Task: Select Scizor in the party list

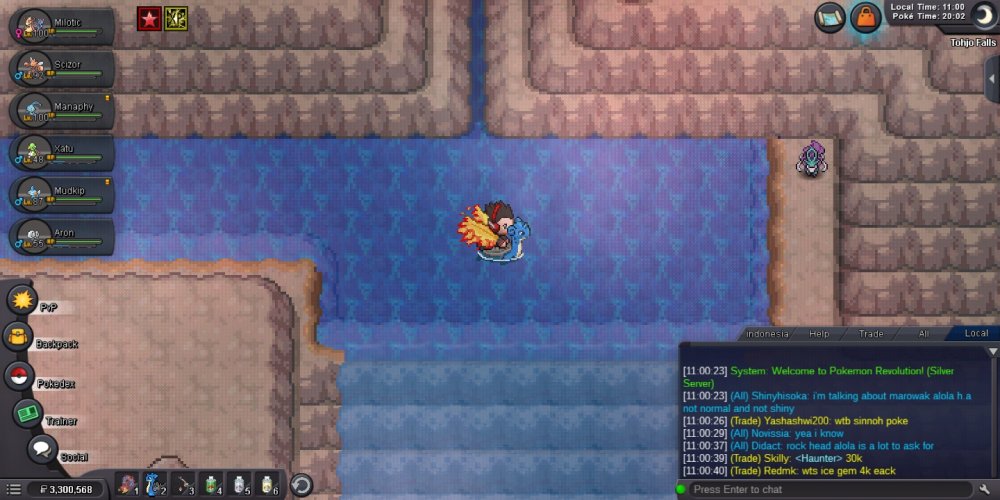Action: click(60, 68)
